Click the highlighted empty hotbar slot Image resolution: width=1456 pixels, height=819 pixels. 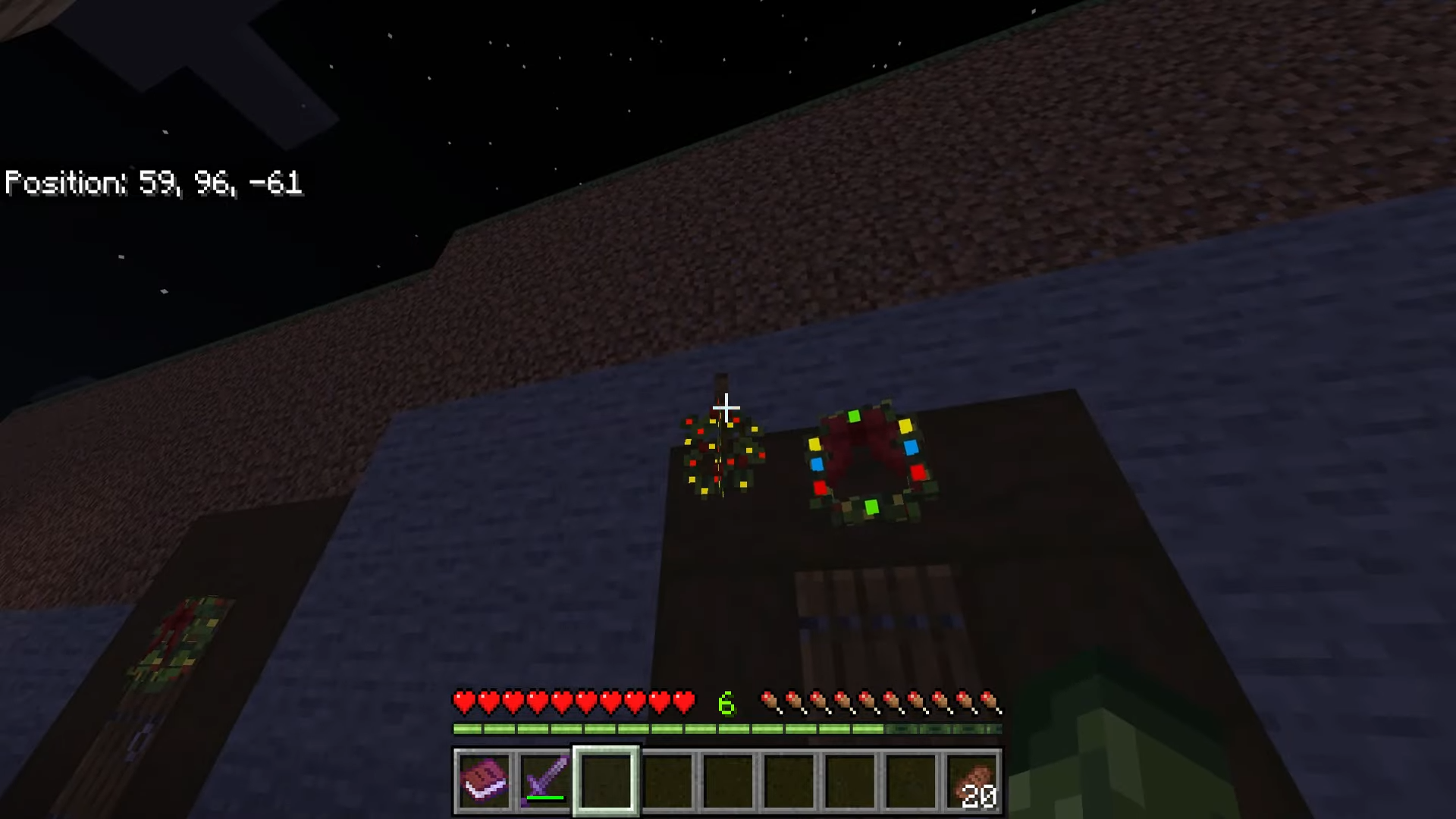606,780
